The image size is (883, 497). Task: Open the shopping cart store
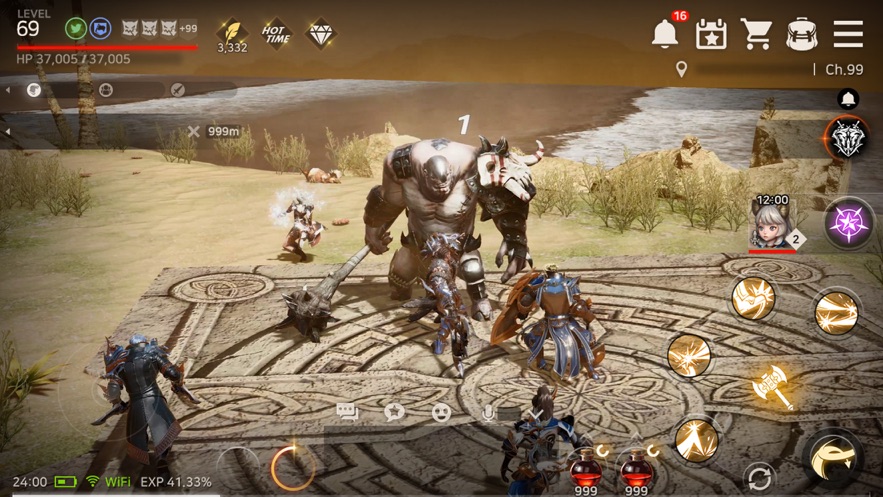pyautogui.click(x=757, y=34)
